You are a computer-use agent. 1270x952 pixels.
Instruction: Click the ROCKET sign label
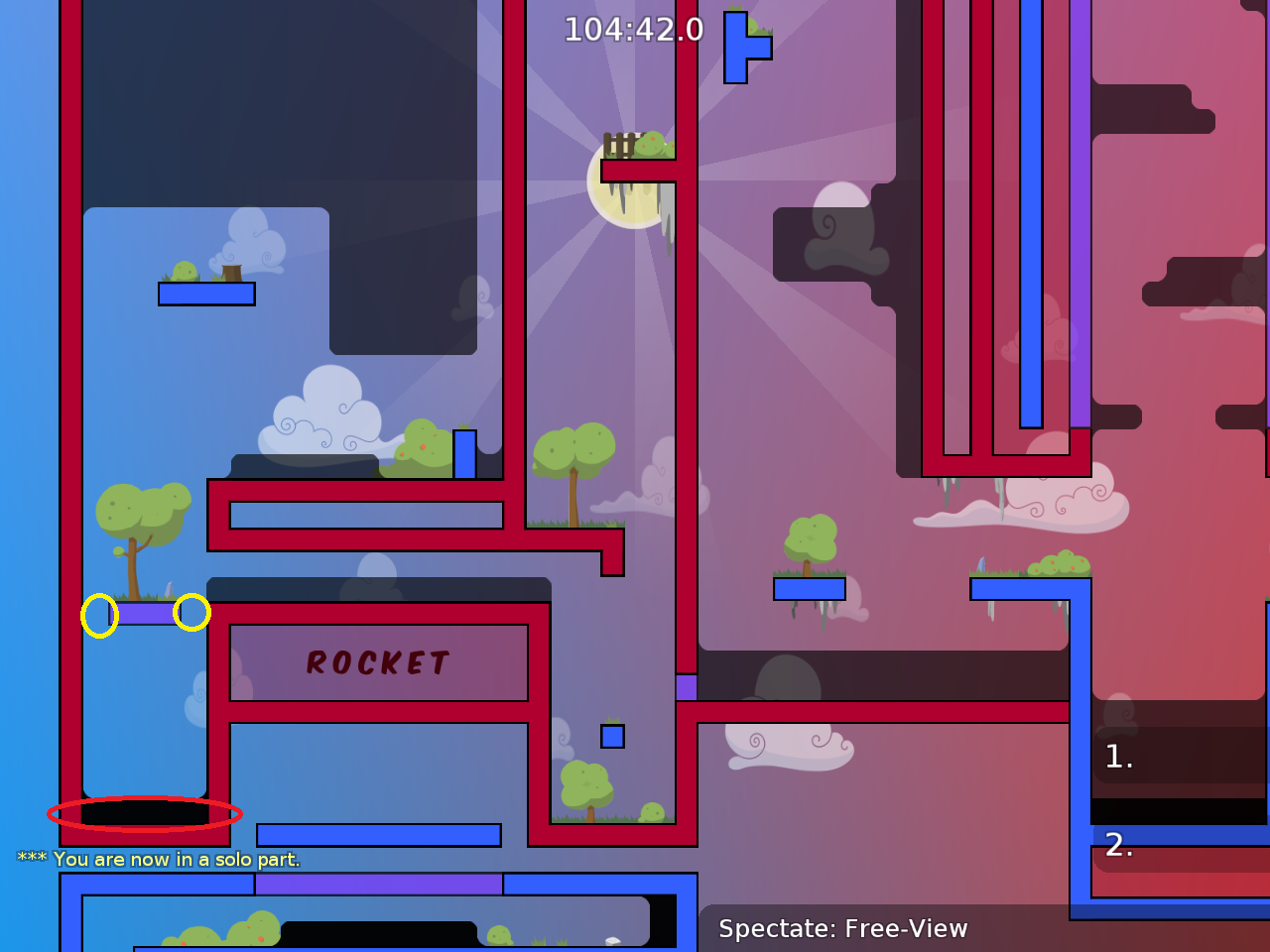coord(378,661)
